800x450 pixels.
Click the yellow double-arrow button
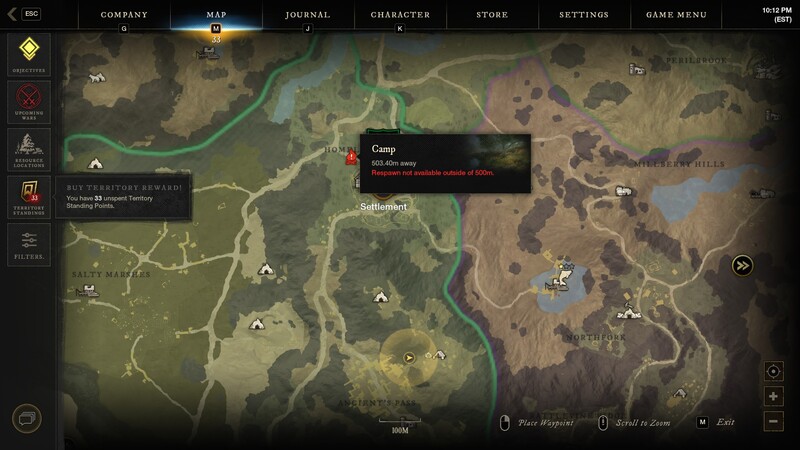click(x=742, y=265)
